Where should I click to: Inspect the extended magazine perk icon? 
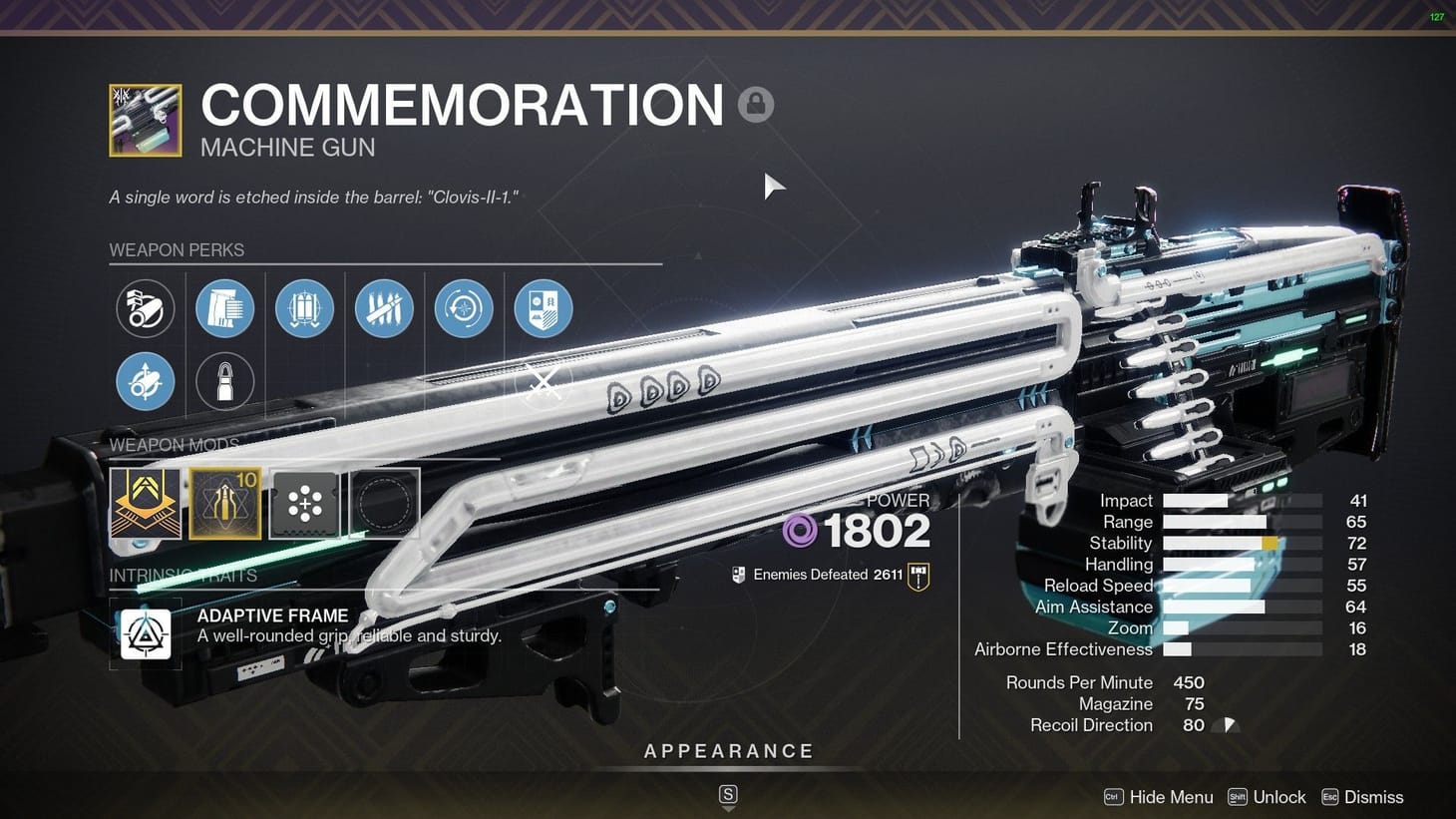coord(225,308)
